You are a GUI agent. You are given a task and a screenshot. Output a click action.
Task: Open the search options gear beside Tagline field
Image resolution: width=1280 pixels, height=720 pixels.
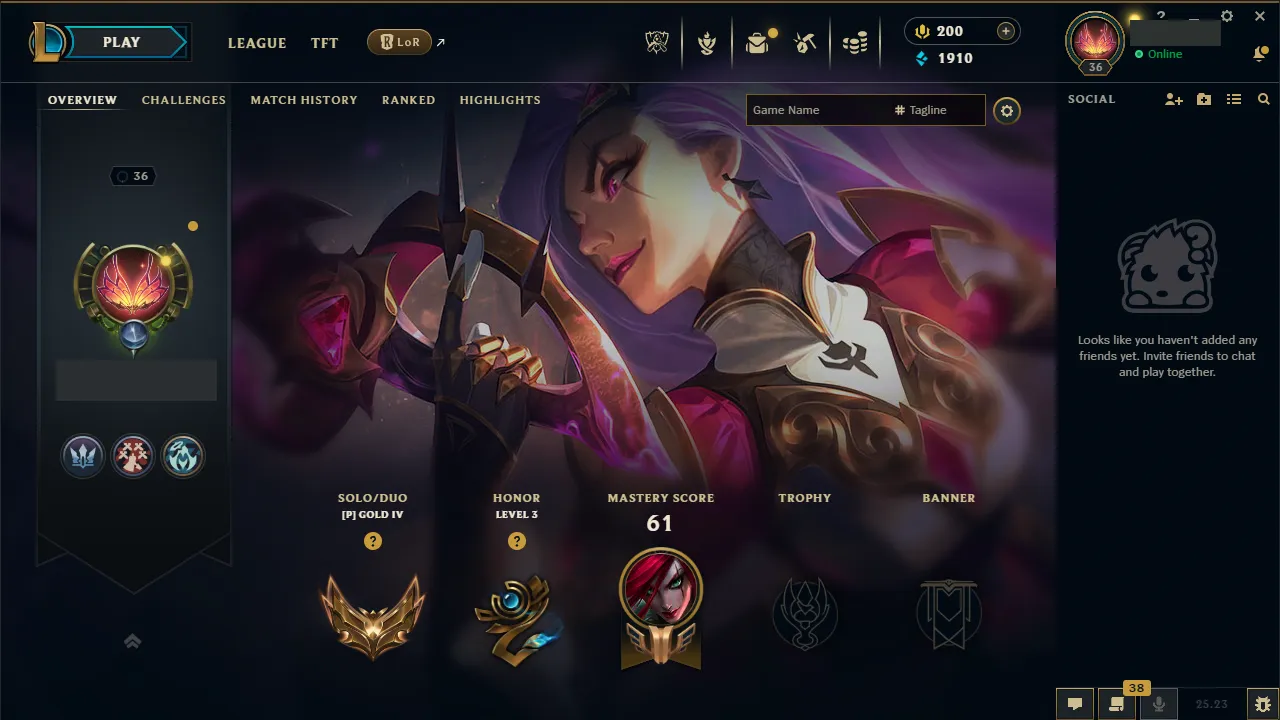click(1007, 110)
